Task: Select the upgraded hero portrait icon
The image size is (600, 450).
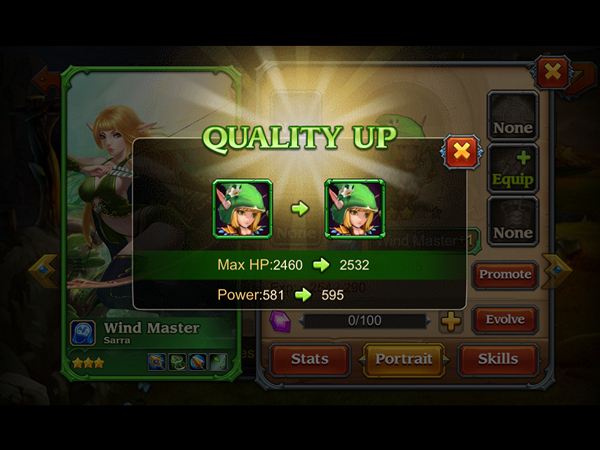Action: [354, 208]
